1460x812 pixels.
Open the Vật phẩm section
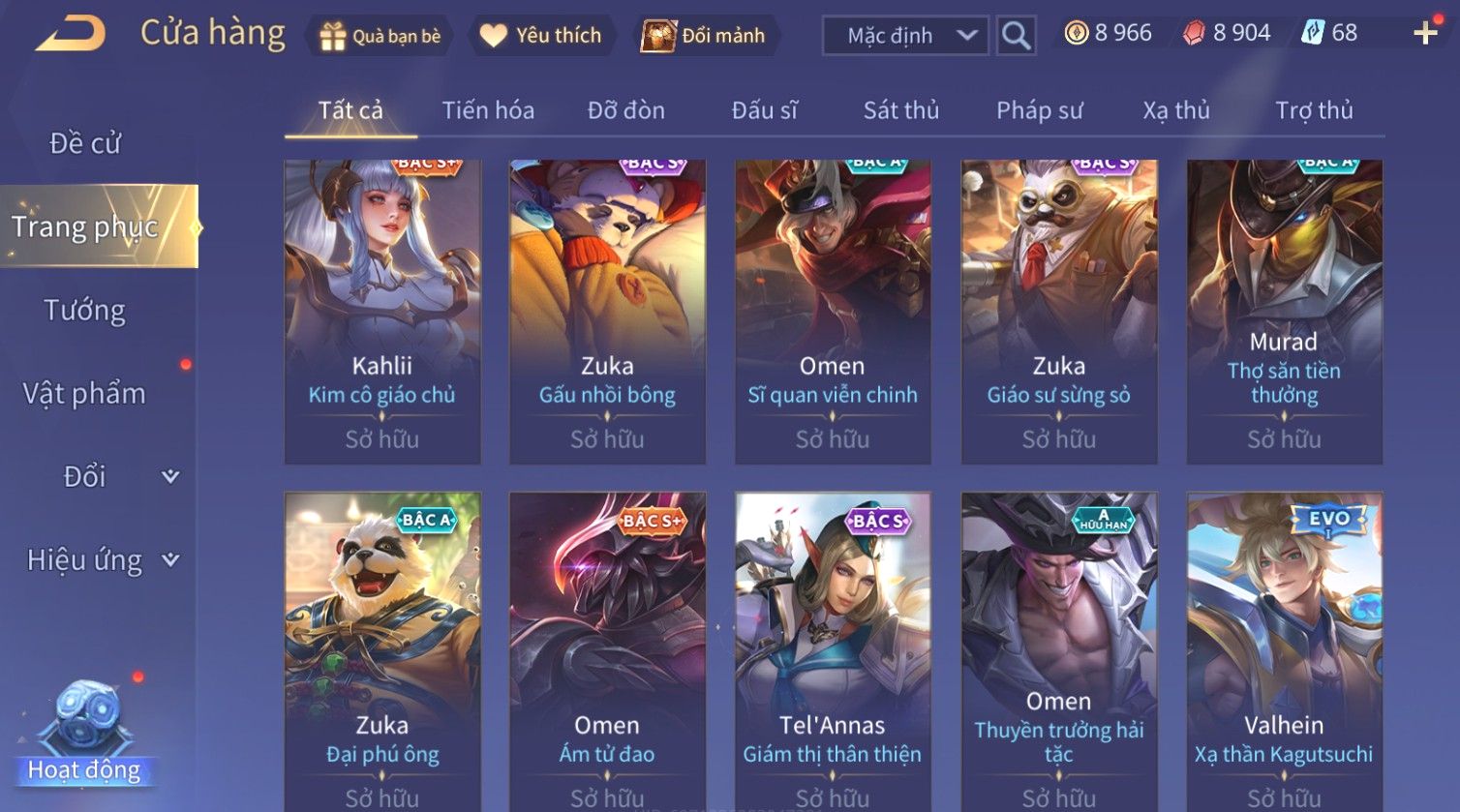85,394
